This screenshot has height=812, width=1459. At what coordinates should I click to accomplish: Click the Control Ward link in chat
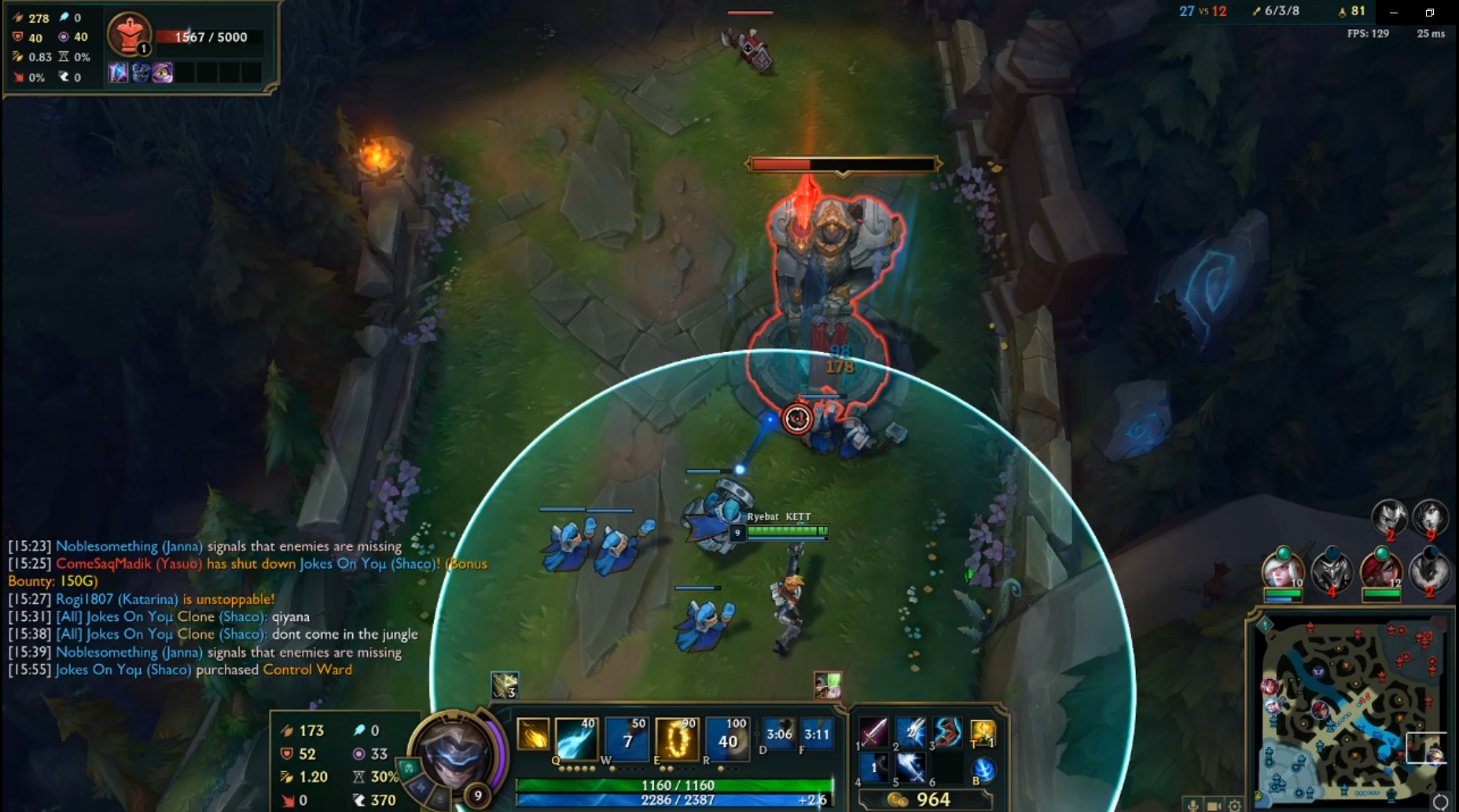click(x=307, y=670)
